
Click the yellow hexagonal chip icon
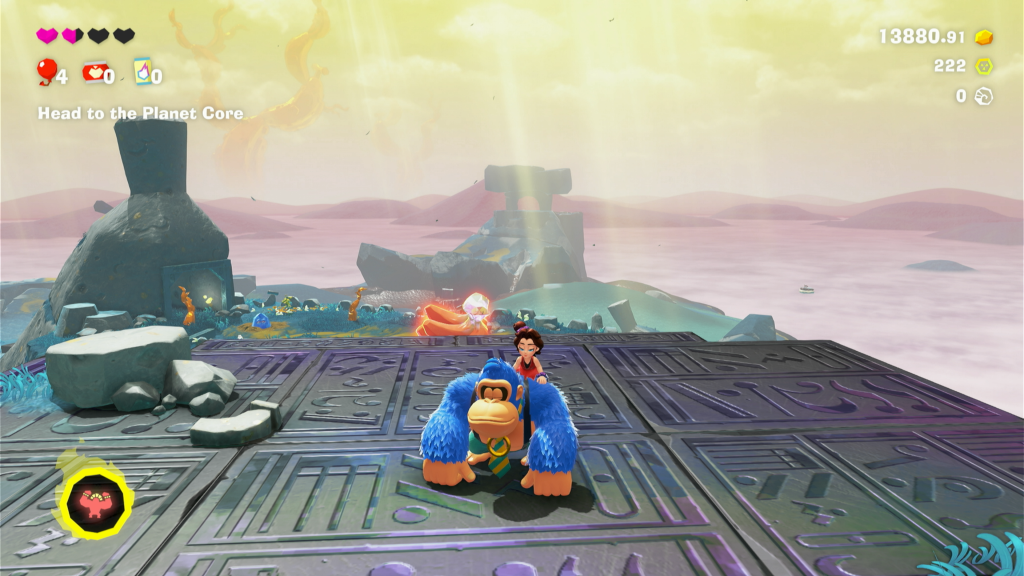pos(984,66)
